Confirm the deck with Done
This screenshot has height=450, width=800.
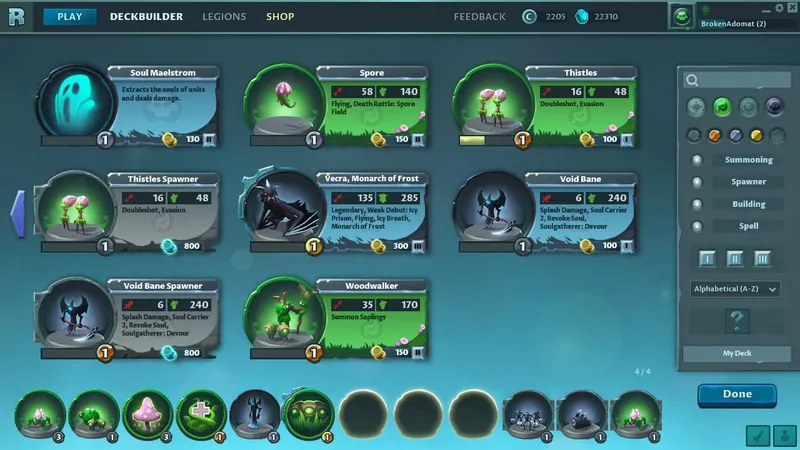tap(737, 394)
